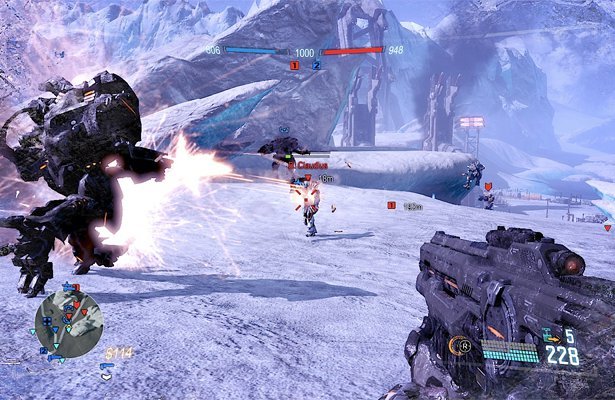Click the circular minimap
The image size is (615, 400).
click(68, 325)
